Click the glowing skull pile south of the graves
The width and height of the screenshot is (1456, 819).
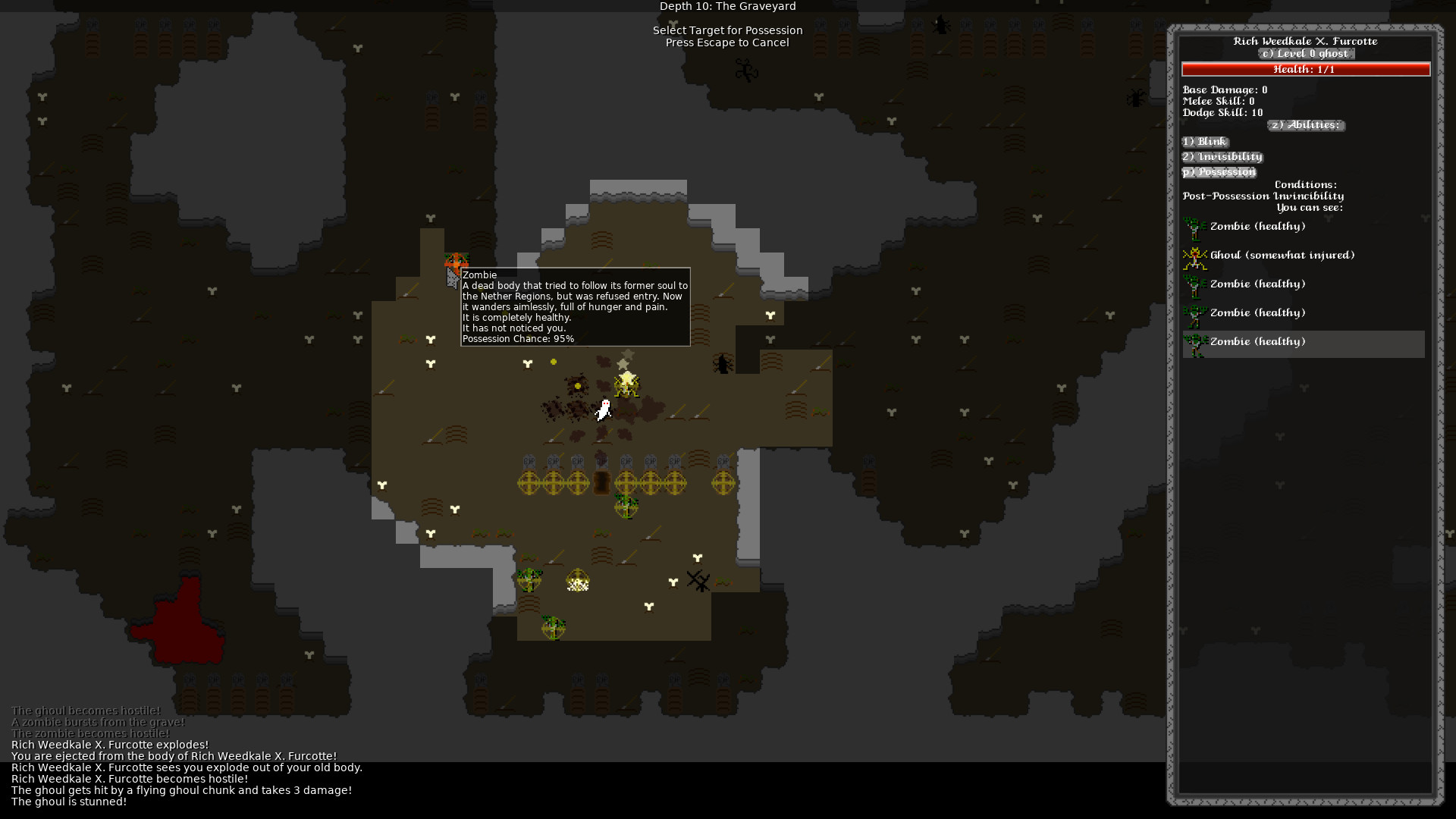(576, 582)
